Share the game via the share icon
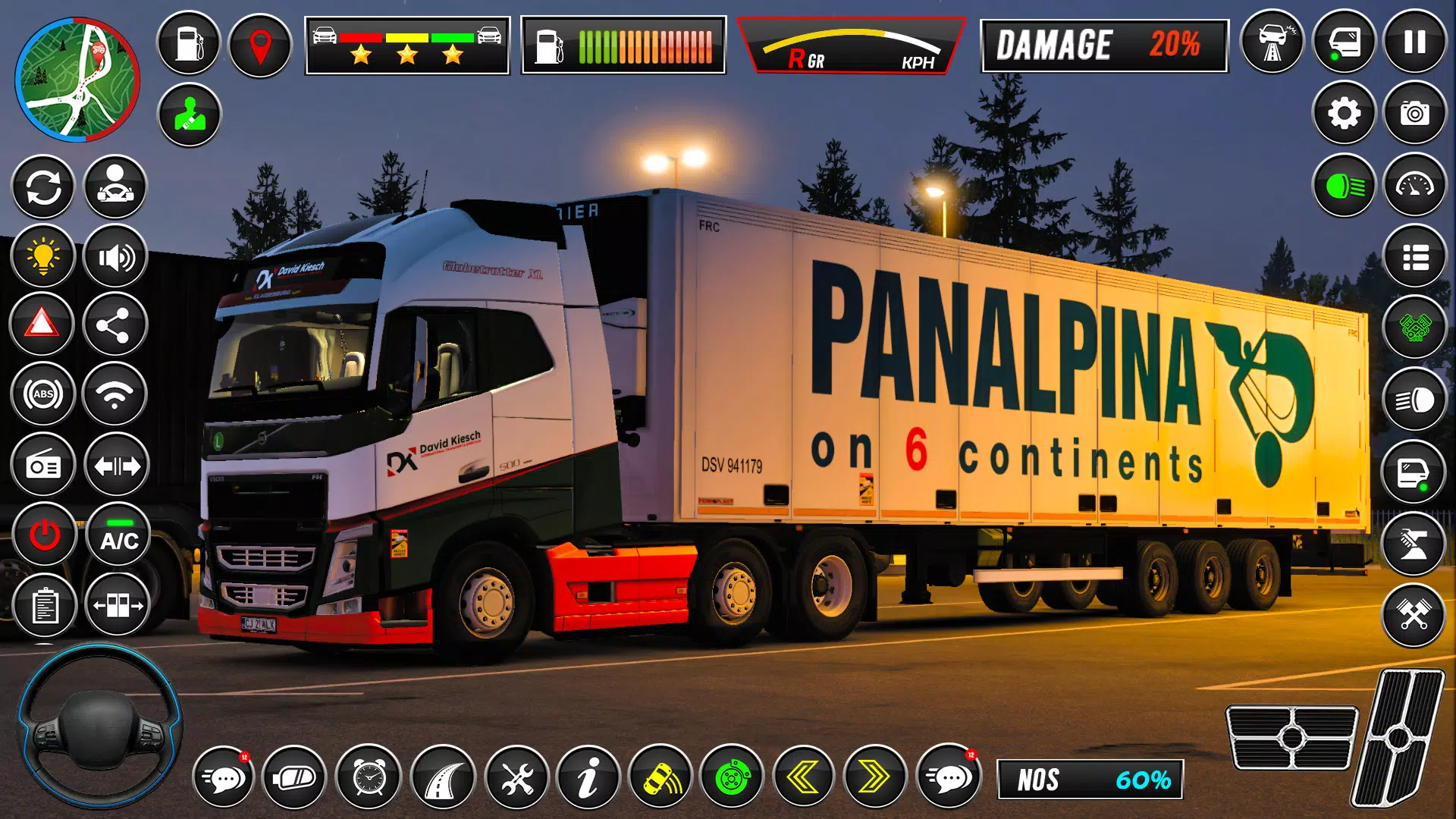This screenshot has width=1456, height=819. tap(115, 324)
